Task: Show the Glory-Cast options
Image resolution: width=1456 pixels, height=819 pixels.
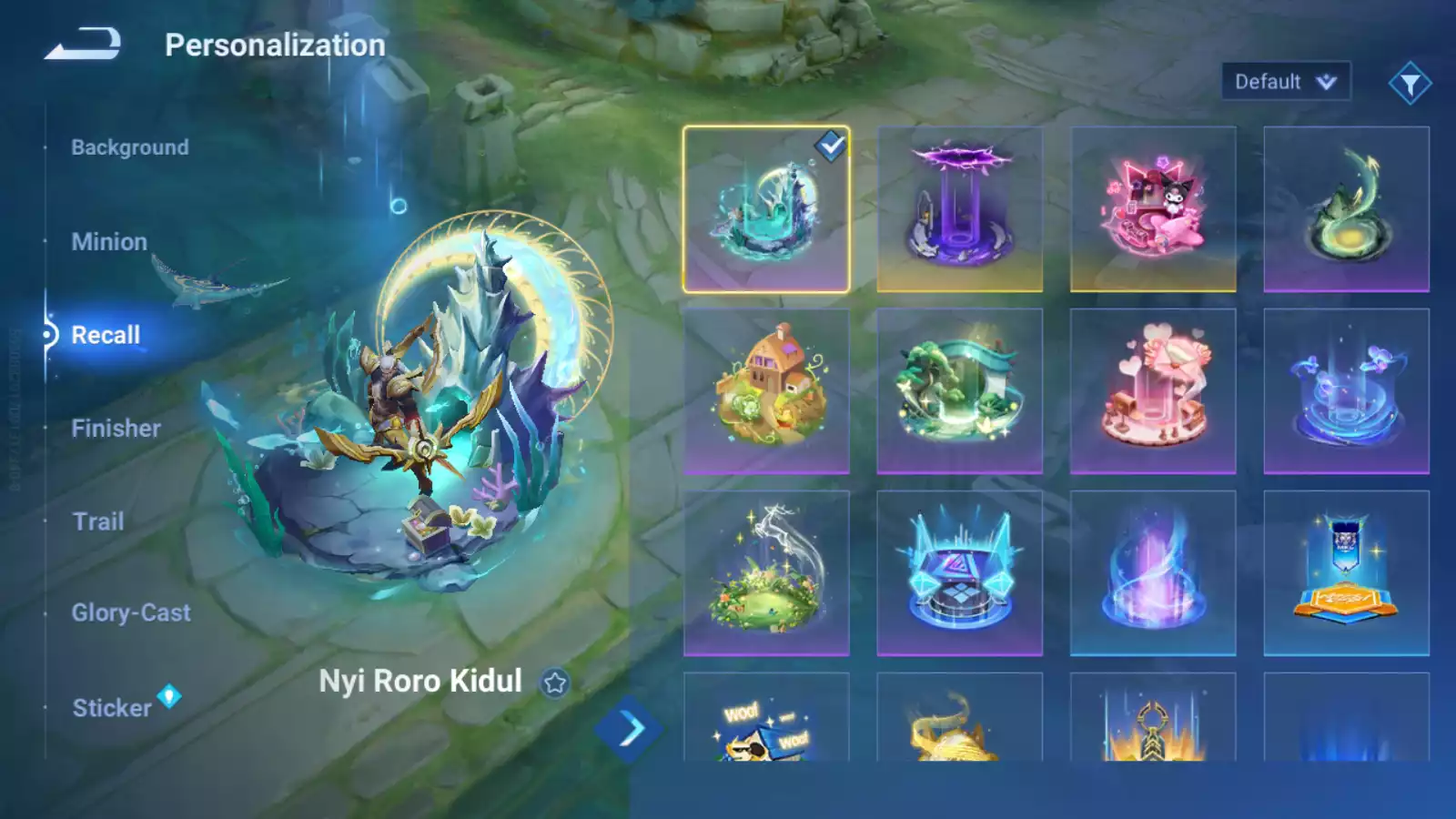Action: point(131,613)
